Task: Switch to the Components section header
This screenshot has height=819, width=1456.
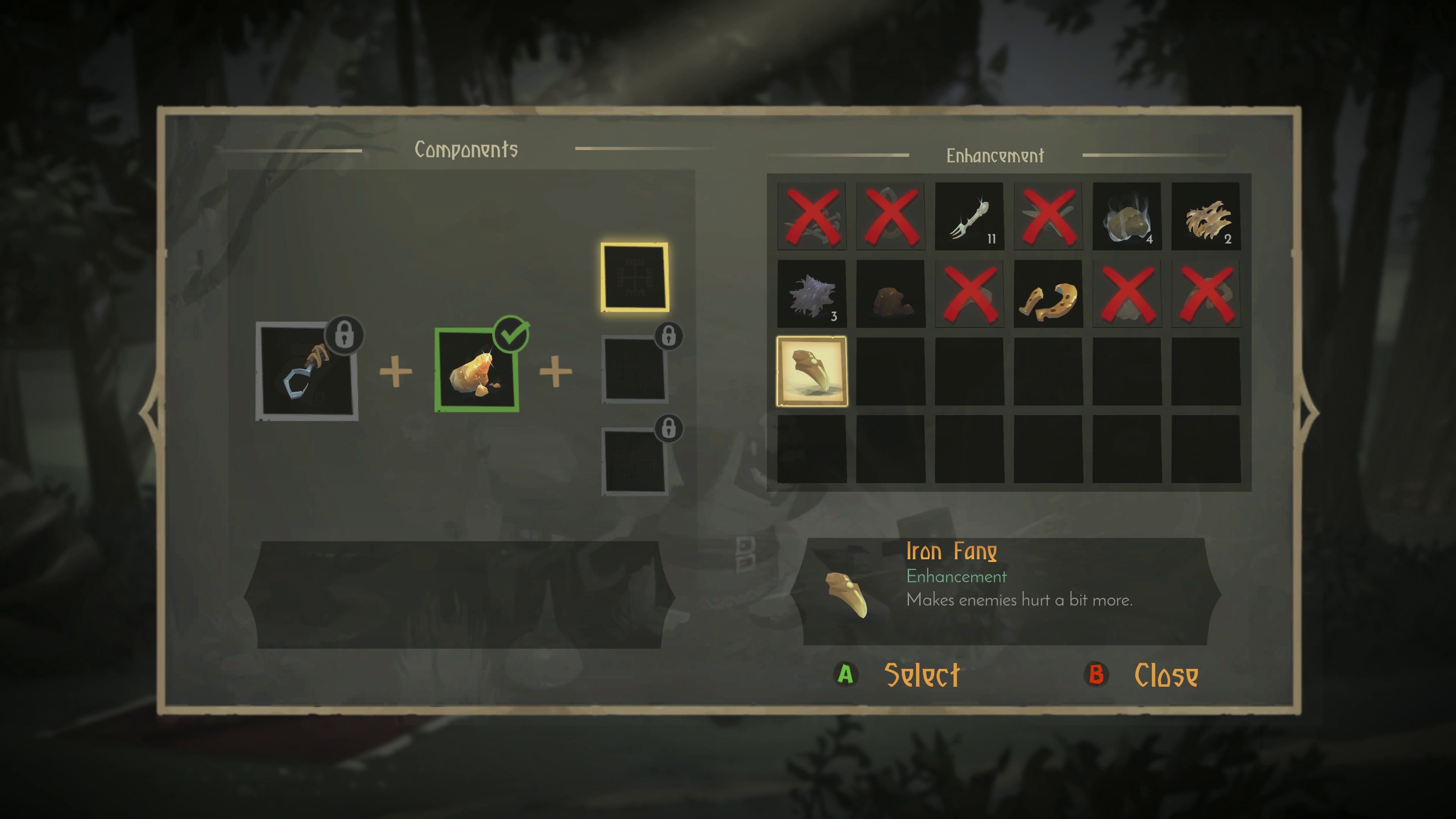Action: pyautogui.click(x=467, y=149)
